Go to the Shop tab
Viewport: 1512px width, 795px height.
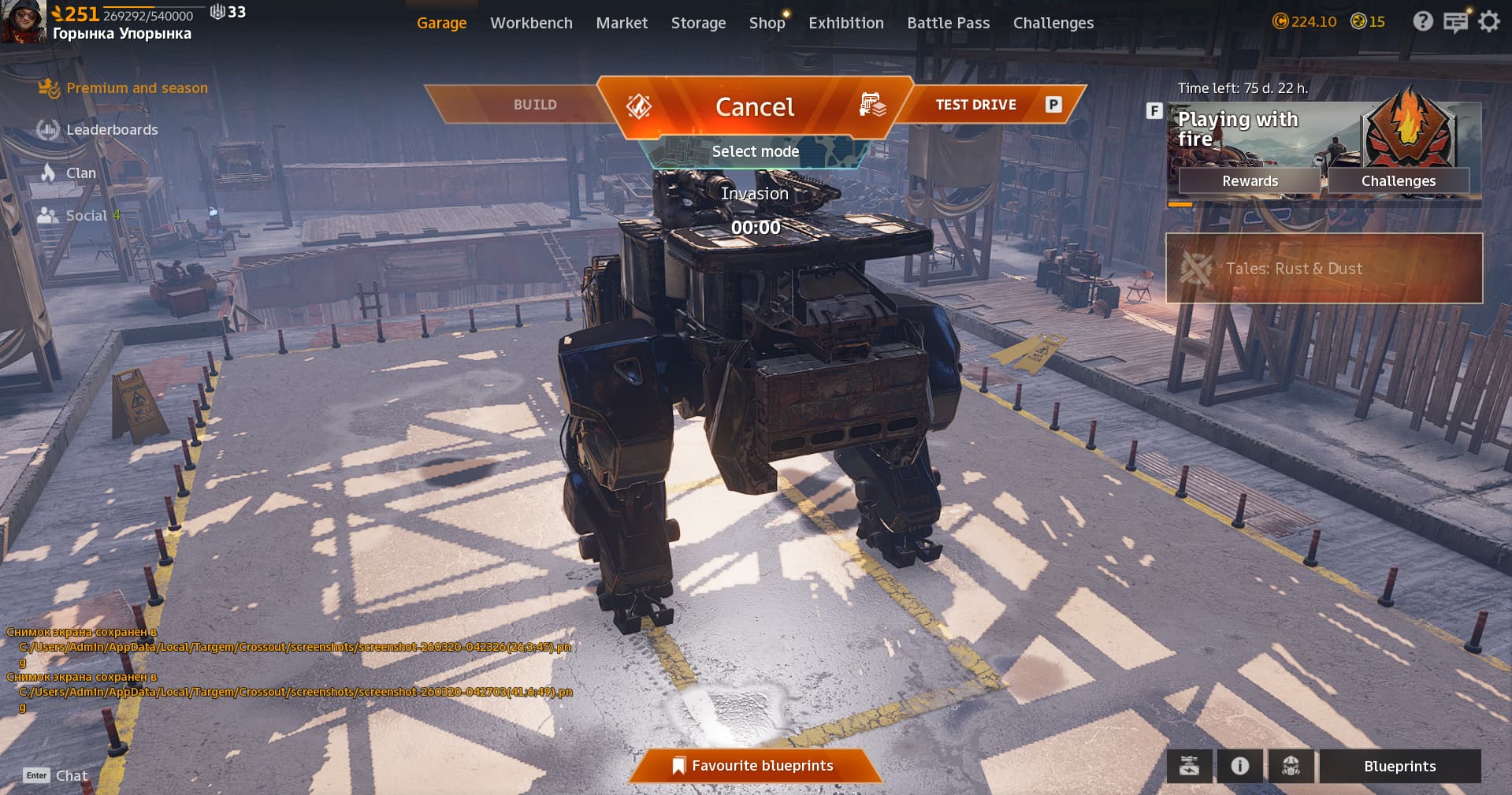point(767,23)
